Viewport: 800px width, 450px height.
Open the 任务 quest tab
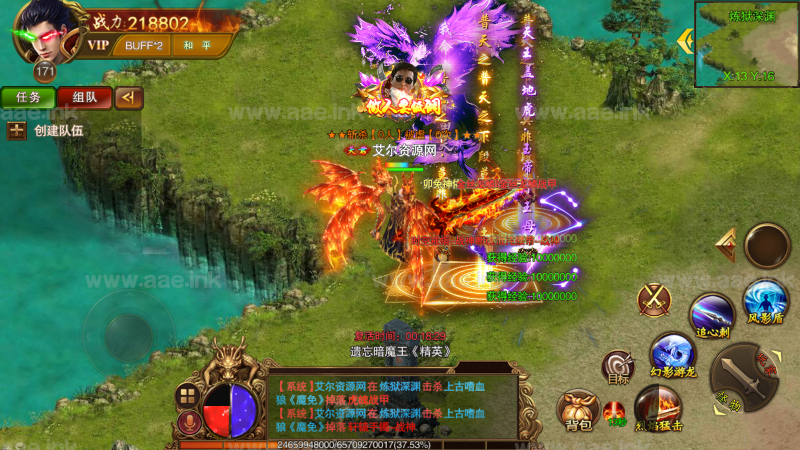pos(28,97)
